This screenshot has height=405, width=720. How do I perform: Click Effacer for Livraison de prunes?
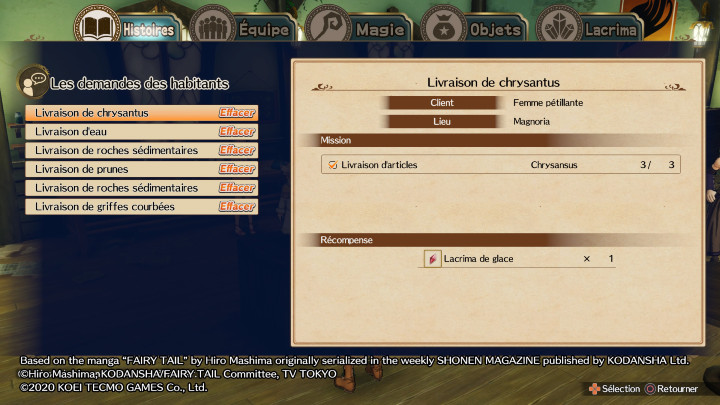(x=237, y=169)
